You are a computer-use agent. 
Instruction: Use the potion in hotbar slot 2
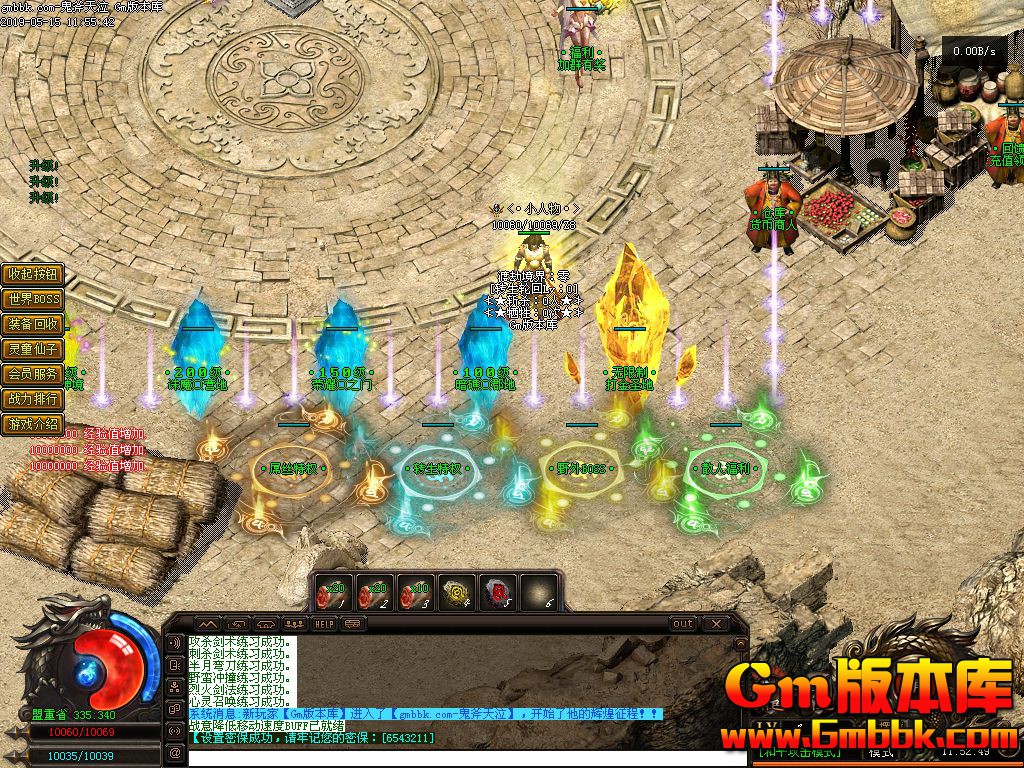(374, 593)
